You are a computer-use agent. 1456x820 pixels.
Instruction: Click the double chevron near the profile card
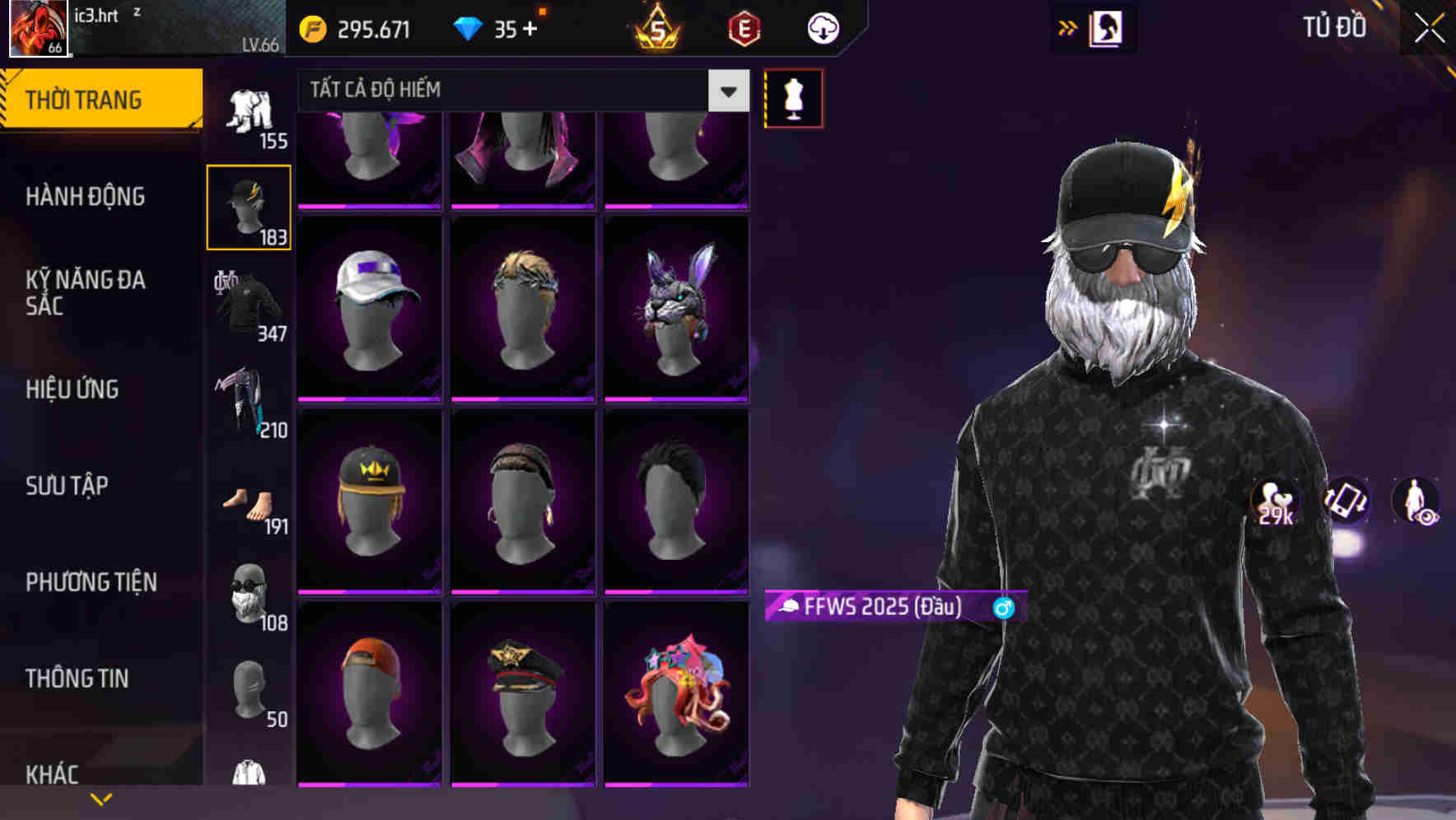click(x=1068, y=27)
